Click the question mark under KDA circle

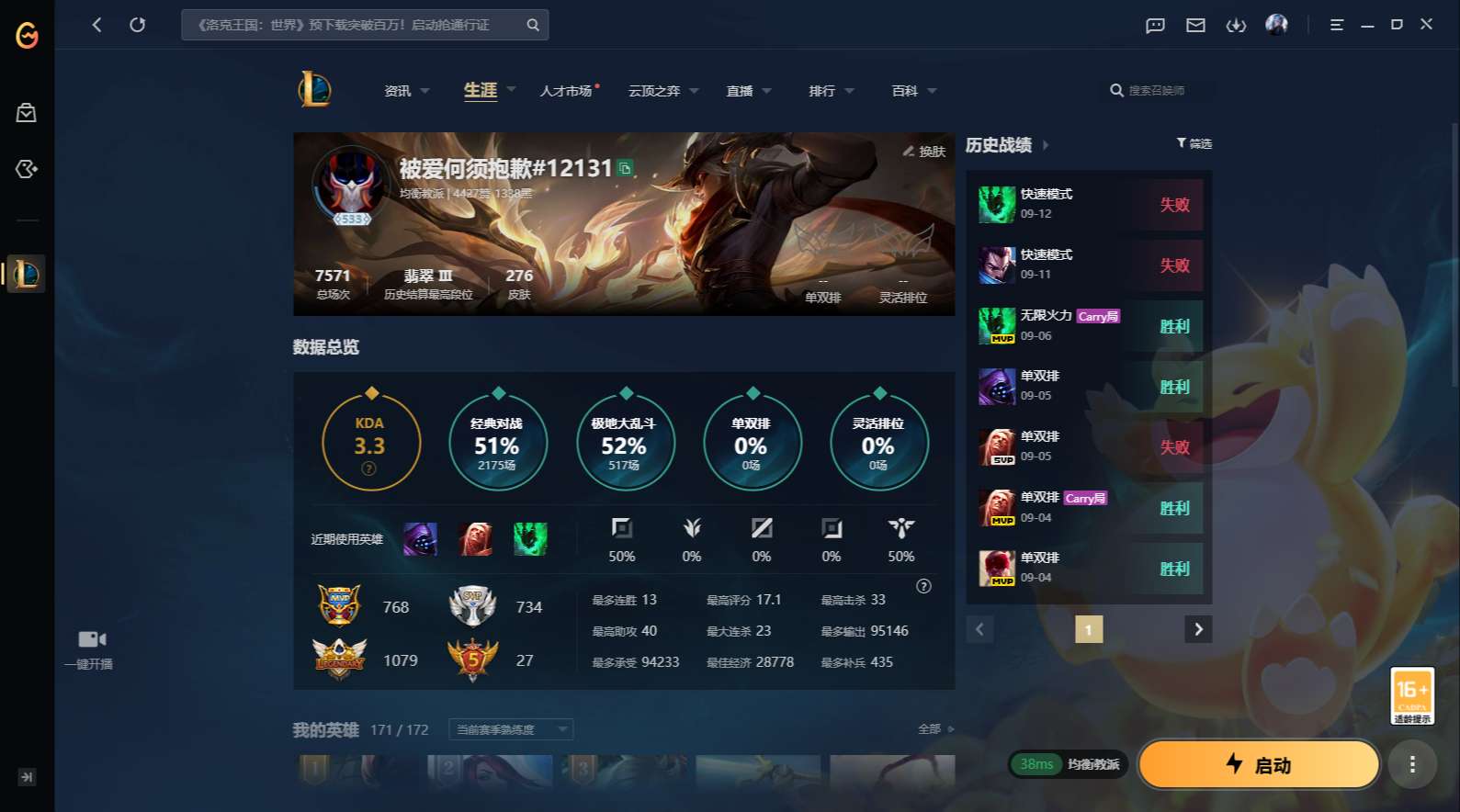pos(368,468)
